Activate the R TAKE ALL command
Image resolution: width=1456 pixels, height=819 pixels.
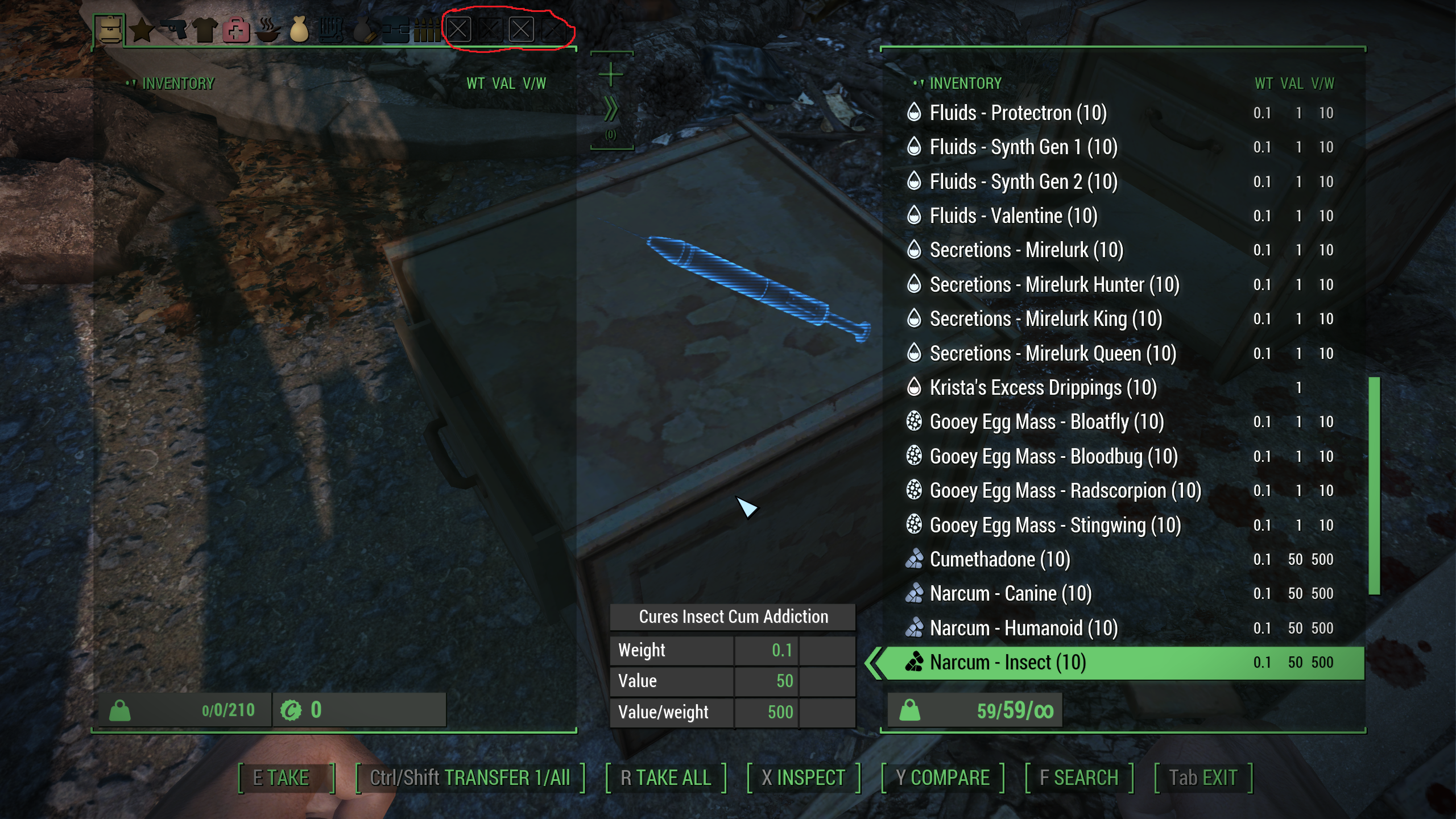pyautogui.click(x=668, y=777)
